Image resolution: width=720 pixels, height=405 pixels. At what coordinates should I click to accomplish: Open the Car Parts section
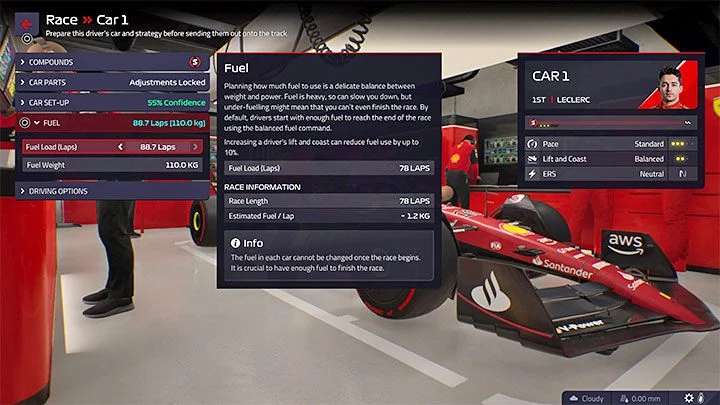pyautogui.click(x=112, y=83)
